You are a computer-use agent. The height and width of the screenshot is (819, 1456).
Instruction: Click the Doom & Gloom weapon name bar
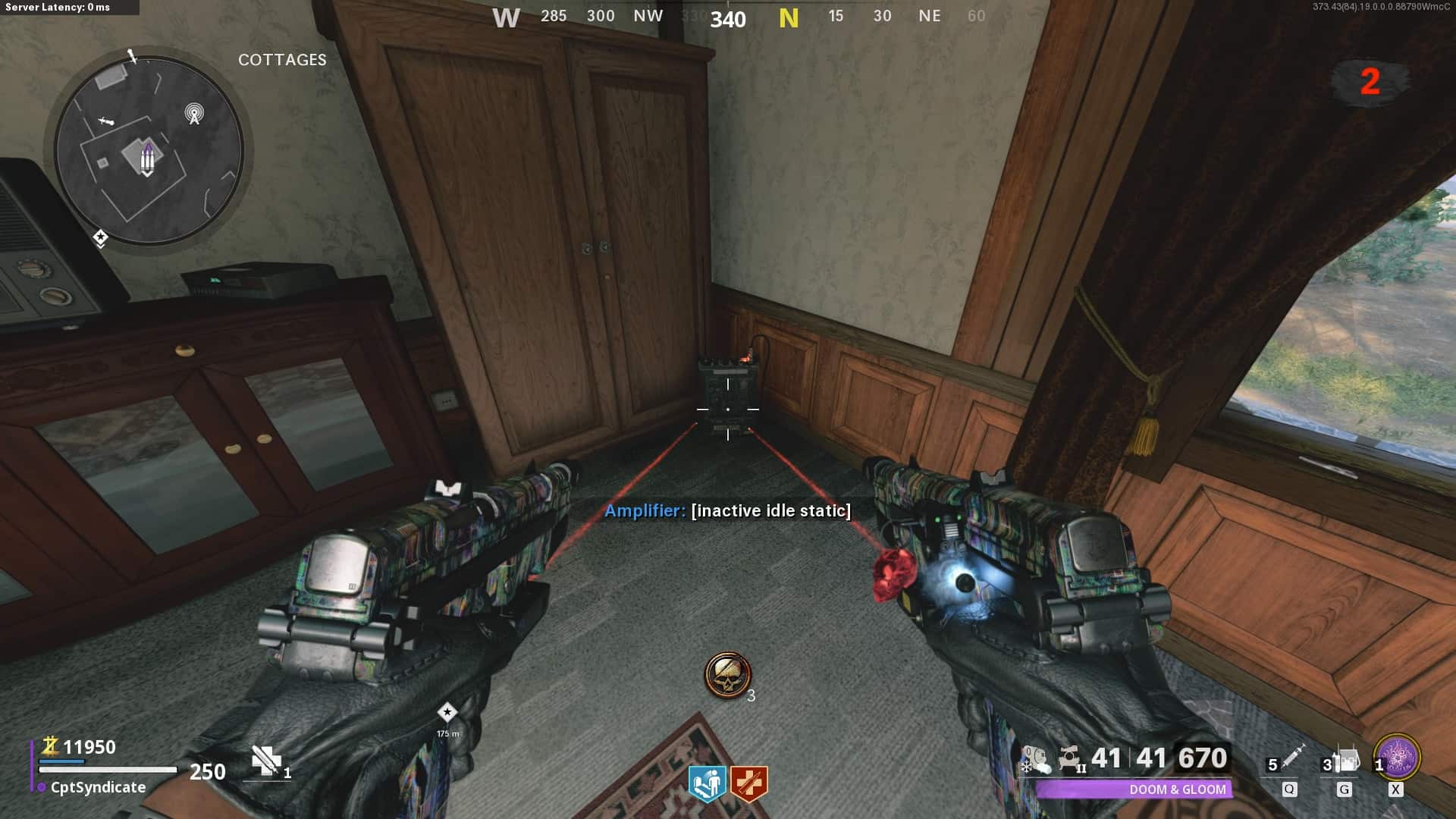coord(1134,789)
